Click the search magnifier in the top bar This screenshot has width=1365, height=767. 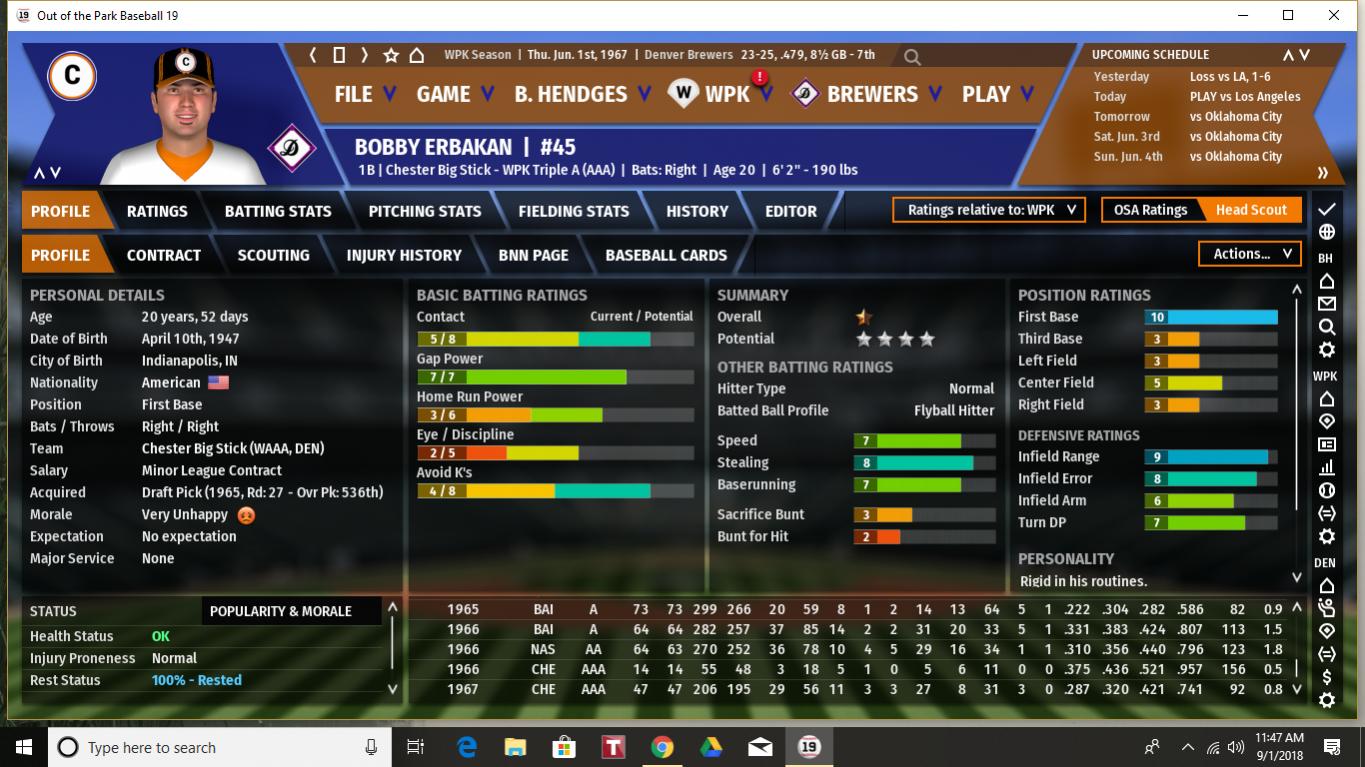pos(912,57)
